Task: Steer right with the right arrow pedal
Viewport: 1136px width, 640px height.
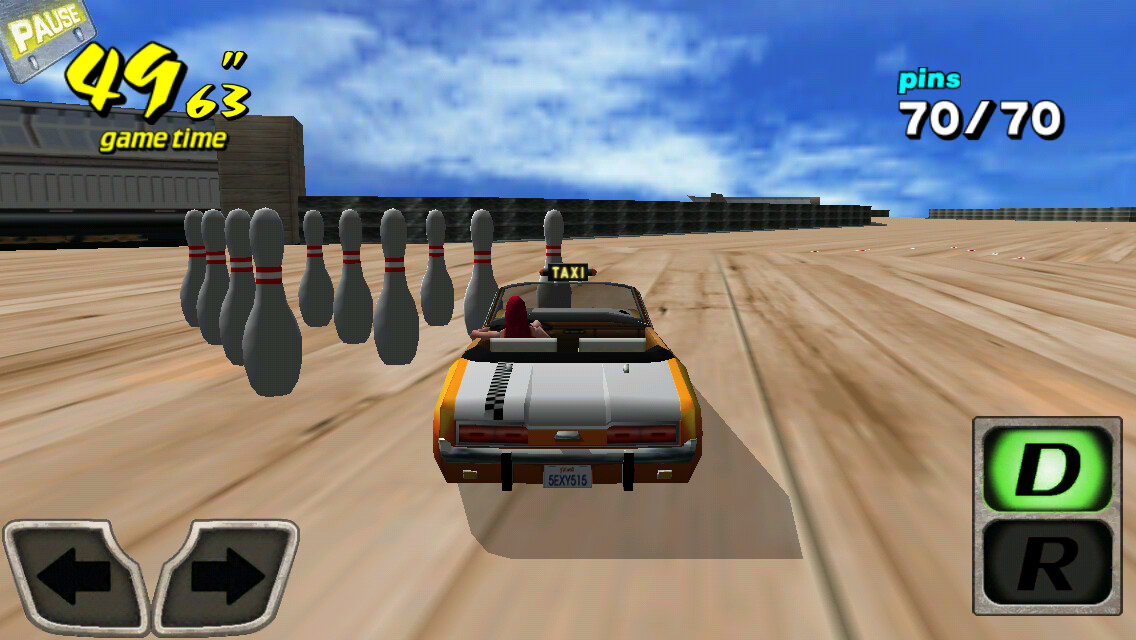Action: pyautogui.click(x=226, y=577)
